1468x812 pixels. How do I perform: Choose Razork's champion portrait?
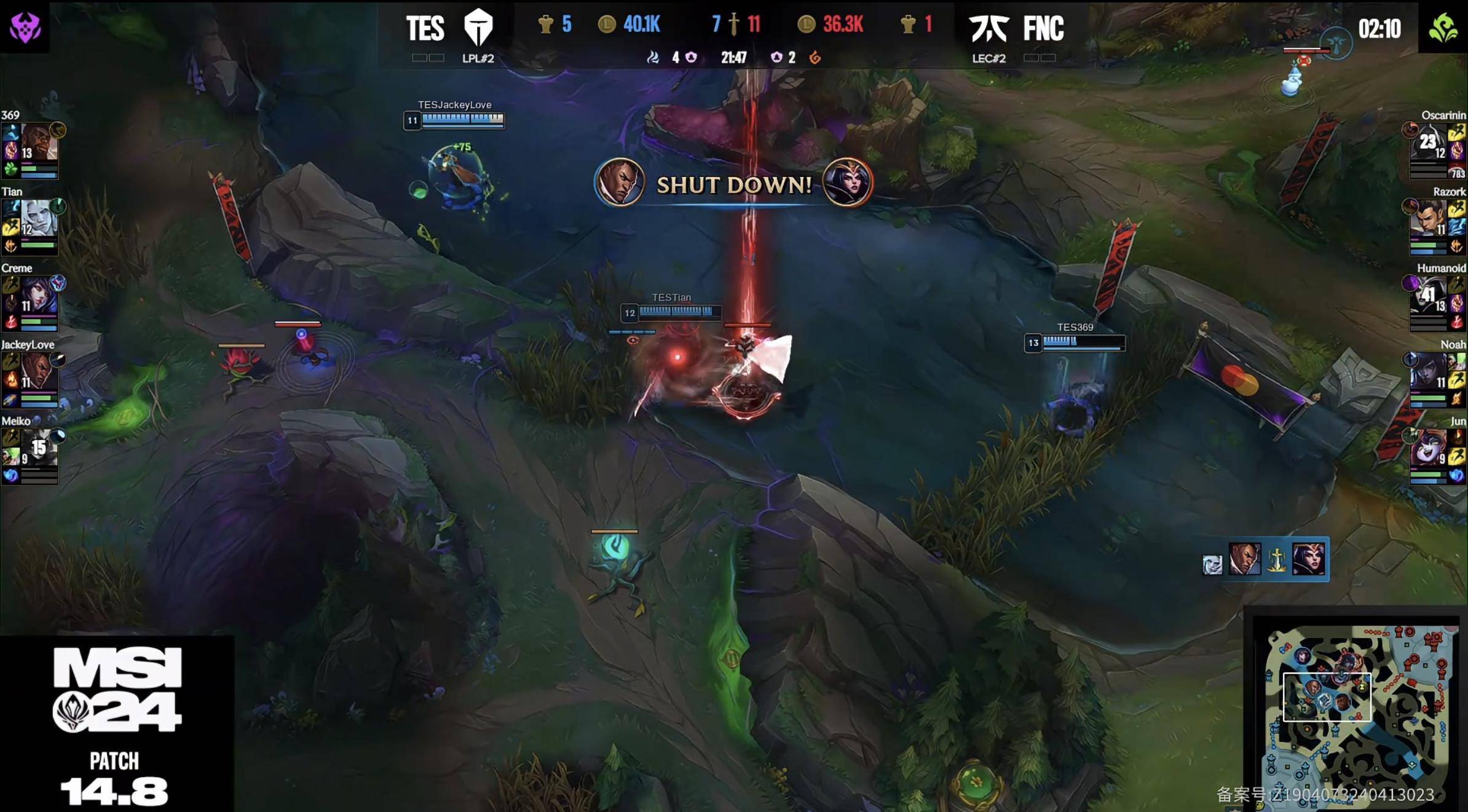click(1427, 219)
